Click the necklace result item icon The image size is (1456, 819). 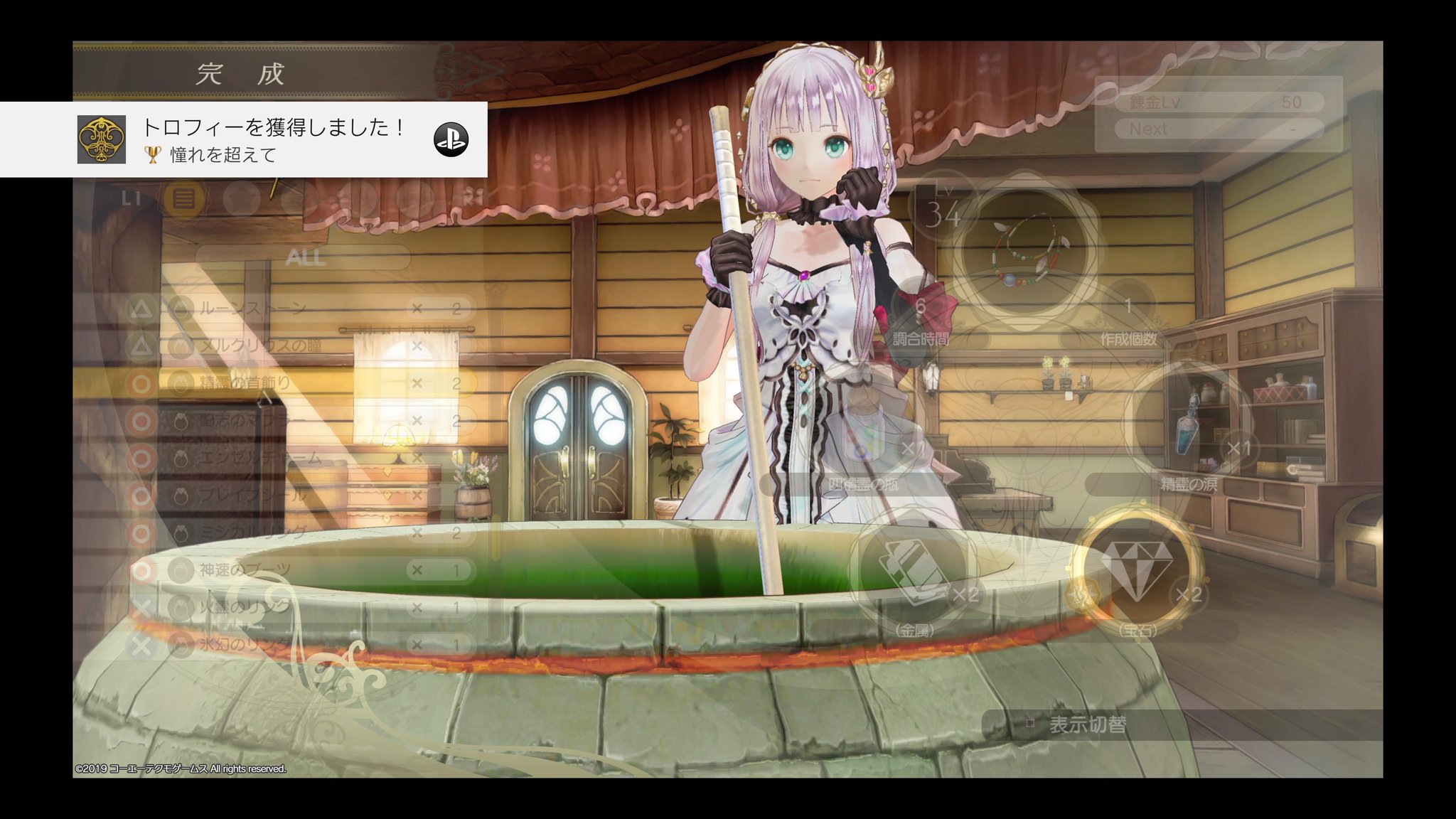pos(1024,250)
